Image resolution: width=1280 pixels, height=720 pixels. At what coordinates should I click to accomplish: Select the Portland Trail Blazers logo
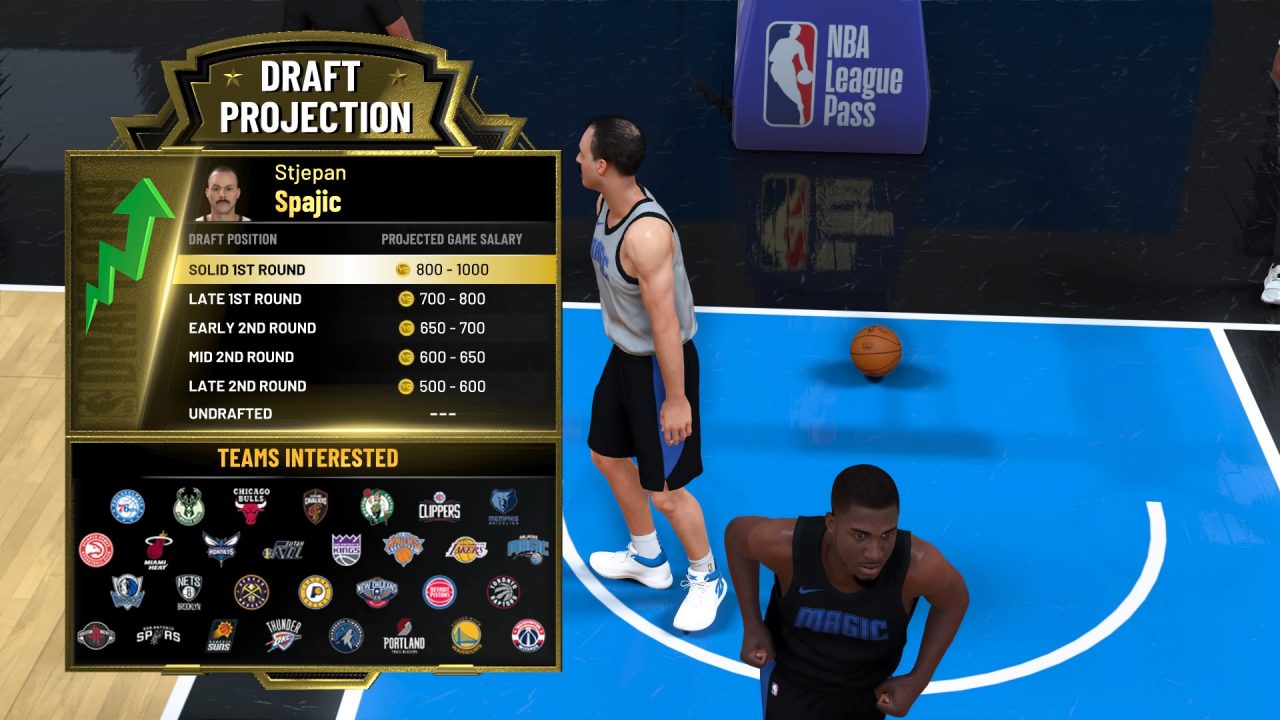pos(404,635)
